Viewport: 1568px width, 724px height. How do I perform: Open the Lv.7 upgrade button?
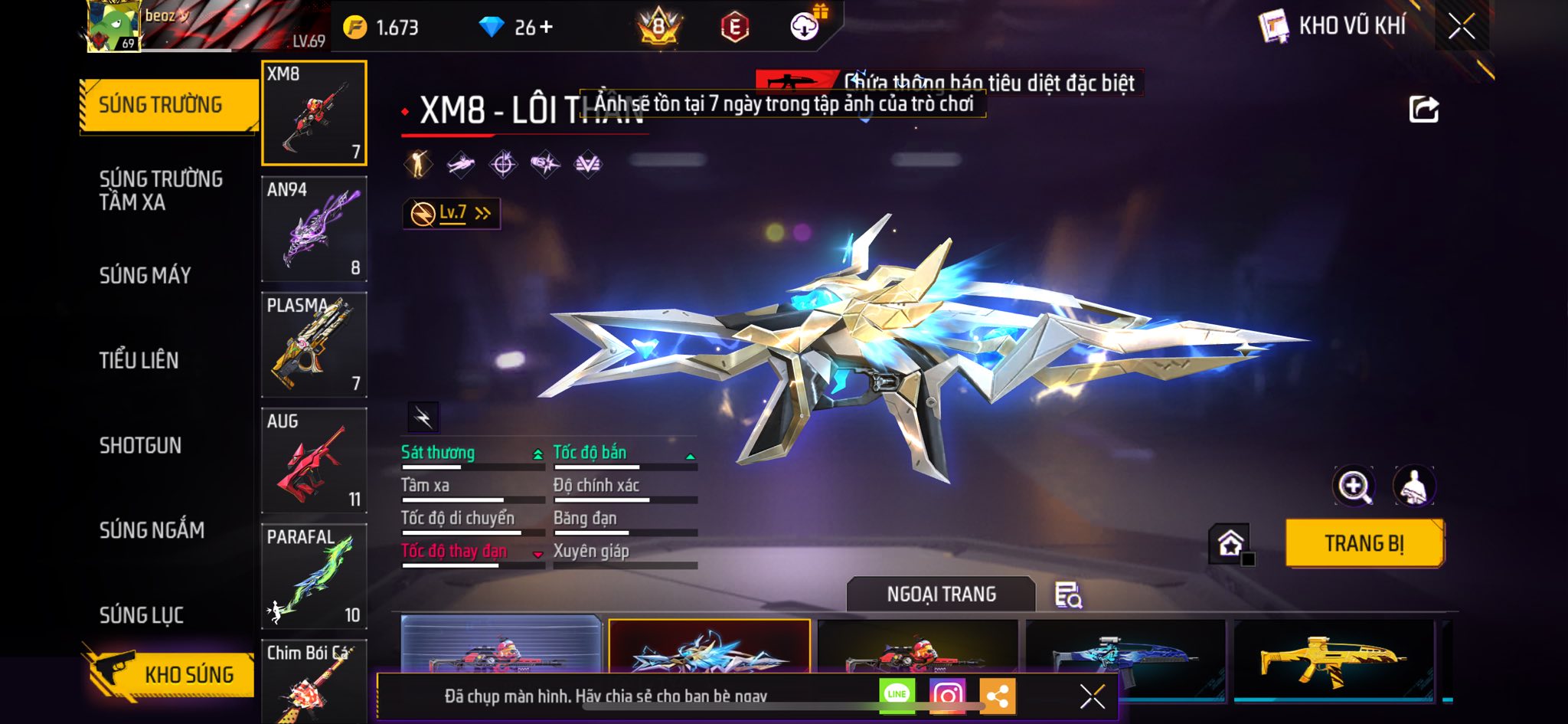click(x=452, y=213)
